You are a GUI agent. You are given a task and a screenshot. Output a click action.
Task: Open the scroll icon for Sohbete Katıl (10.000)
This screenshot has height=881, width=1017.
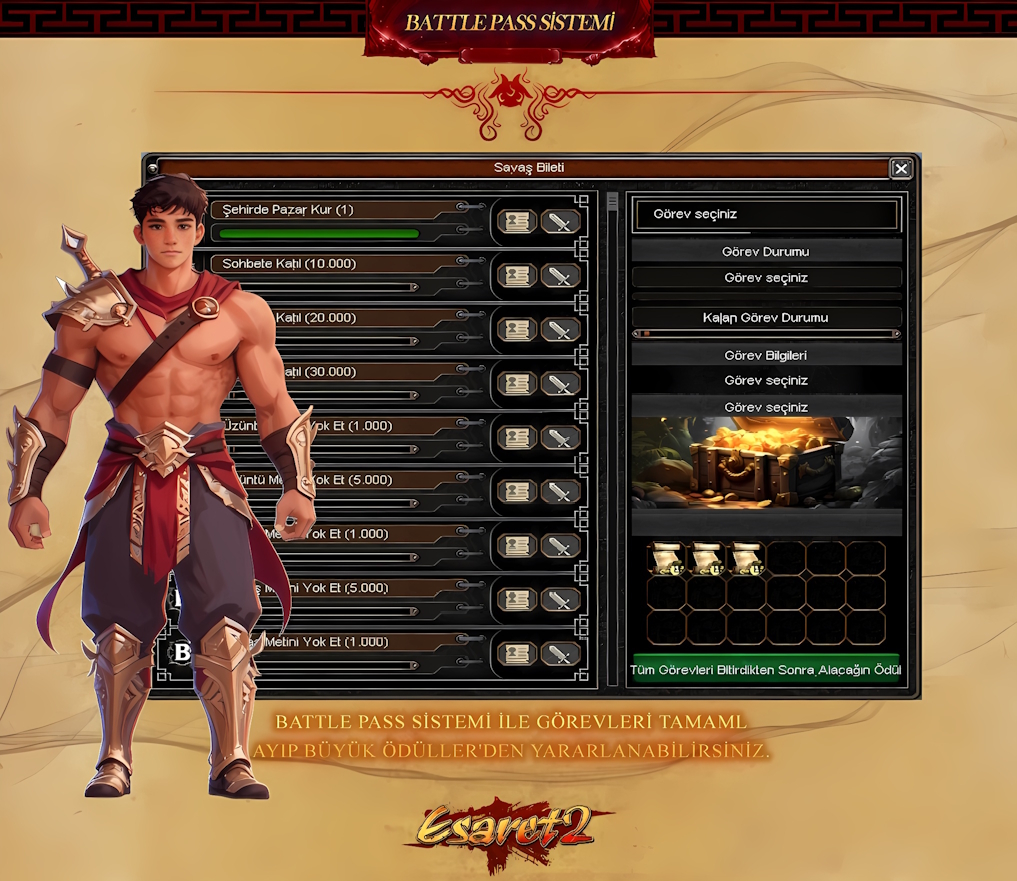tap(517, 276)
